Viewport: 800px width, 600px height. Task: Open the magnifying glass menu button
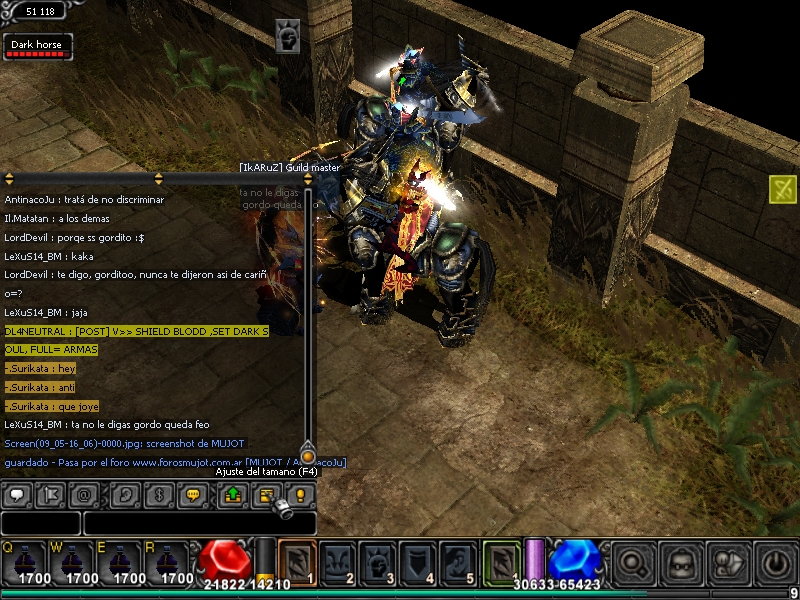click(632, 563)
